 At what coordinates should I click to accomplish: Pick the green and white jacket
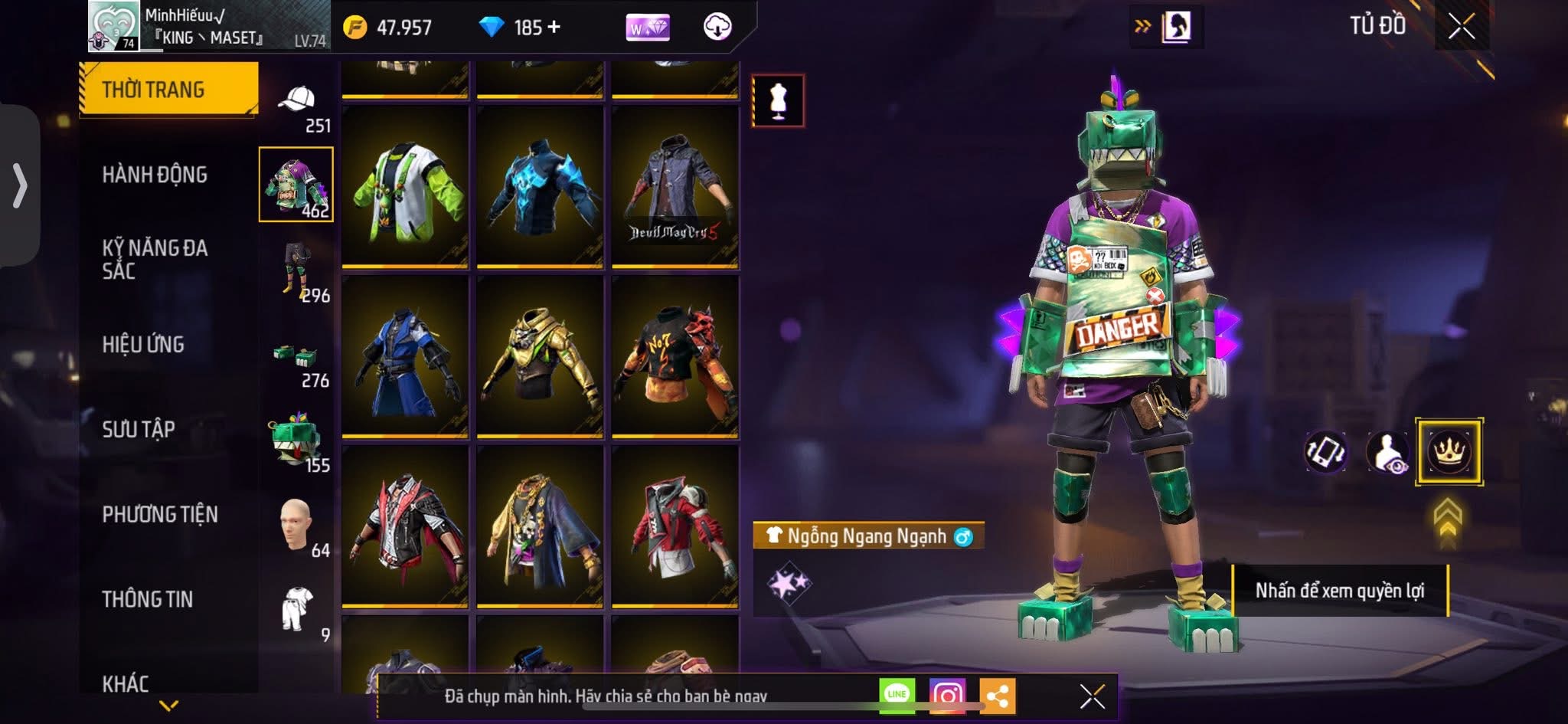point(405,188)
